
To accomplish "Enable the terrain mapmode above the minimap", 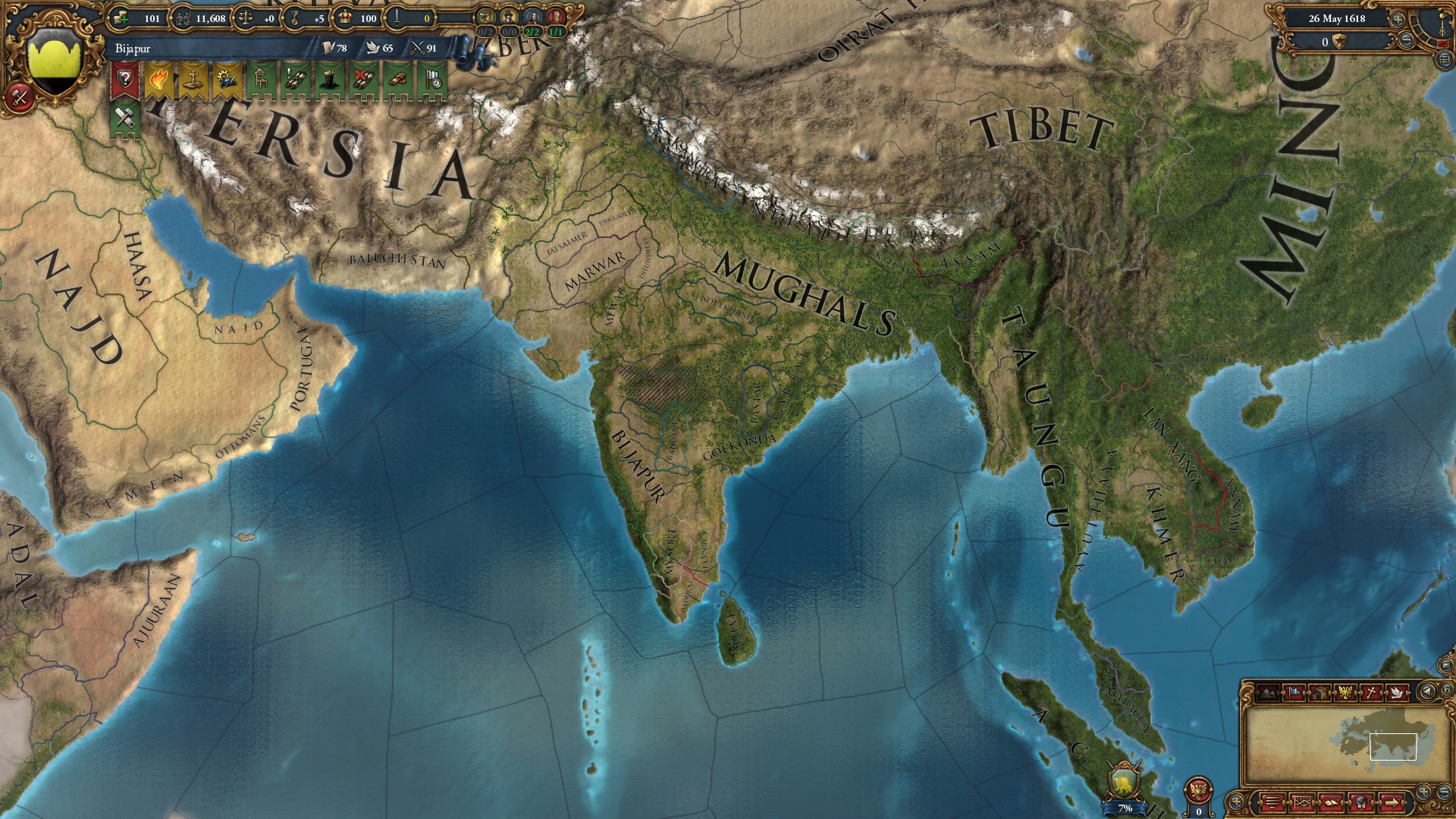I will point(1268,692).
